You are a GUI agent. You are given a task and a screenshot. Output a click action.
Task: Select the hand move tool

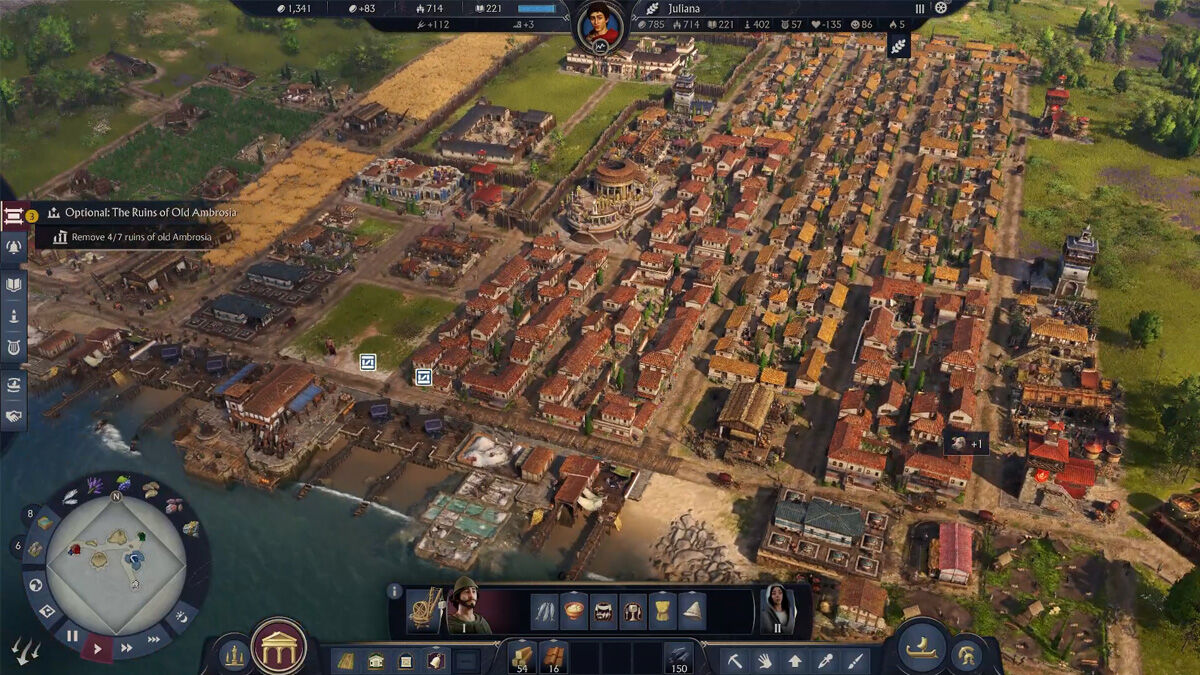(x=764, y=661)
